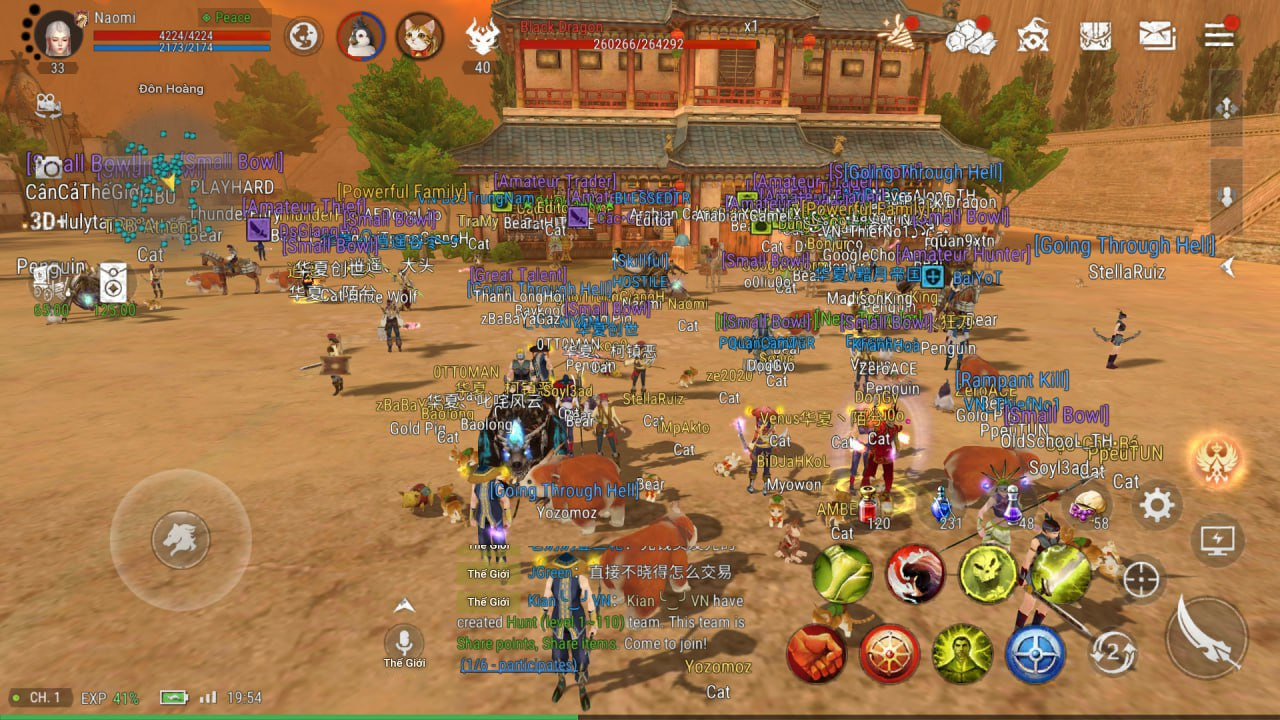Switch skill page with the swap button
The height and width of the screenshot is (720, 1280).
click(x=1113, y=652)
